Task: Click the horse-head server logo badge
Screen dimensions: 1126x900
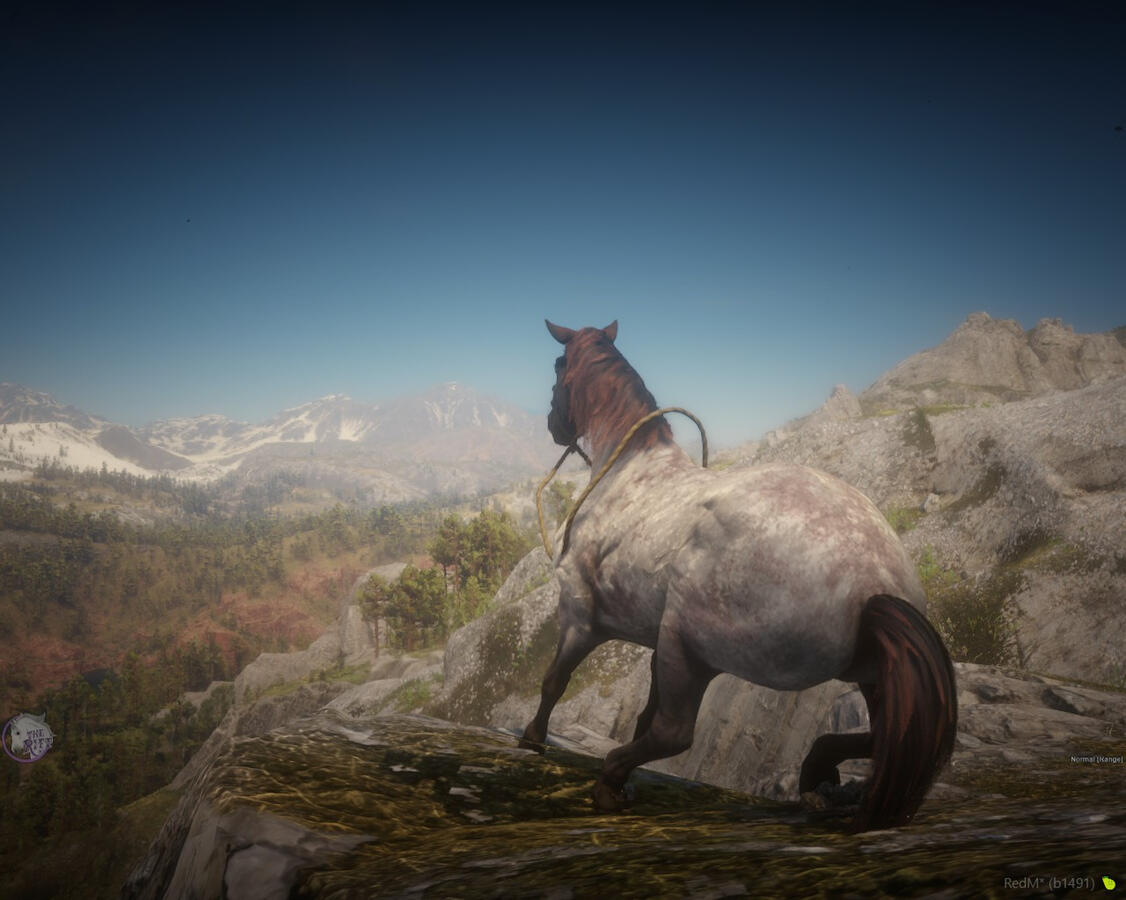Action: click(x=27, y=738)
